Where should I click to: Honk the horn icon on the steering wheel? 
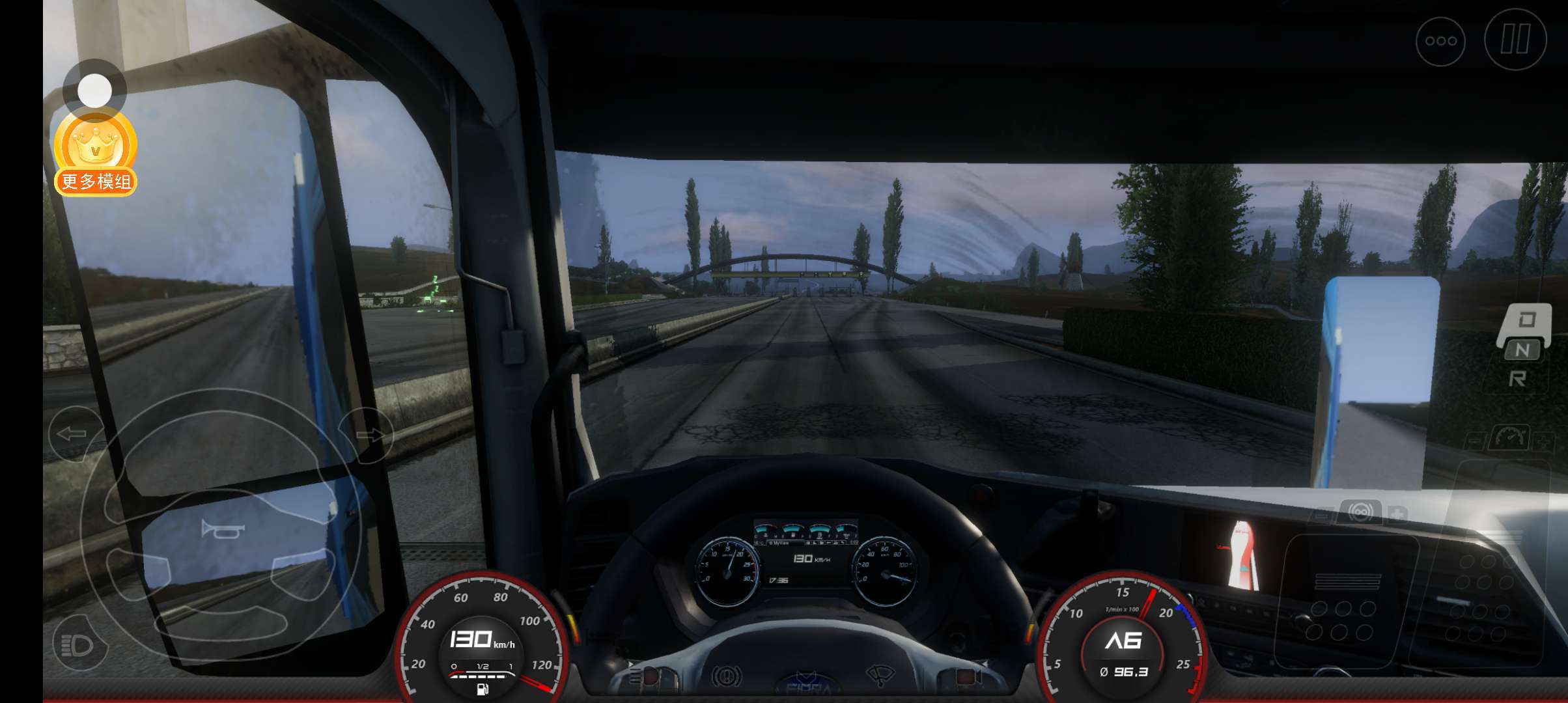(x=222, y=531)
